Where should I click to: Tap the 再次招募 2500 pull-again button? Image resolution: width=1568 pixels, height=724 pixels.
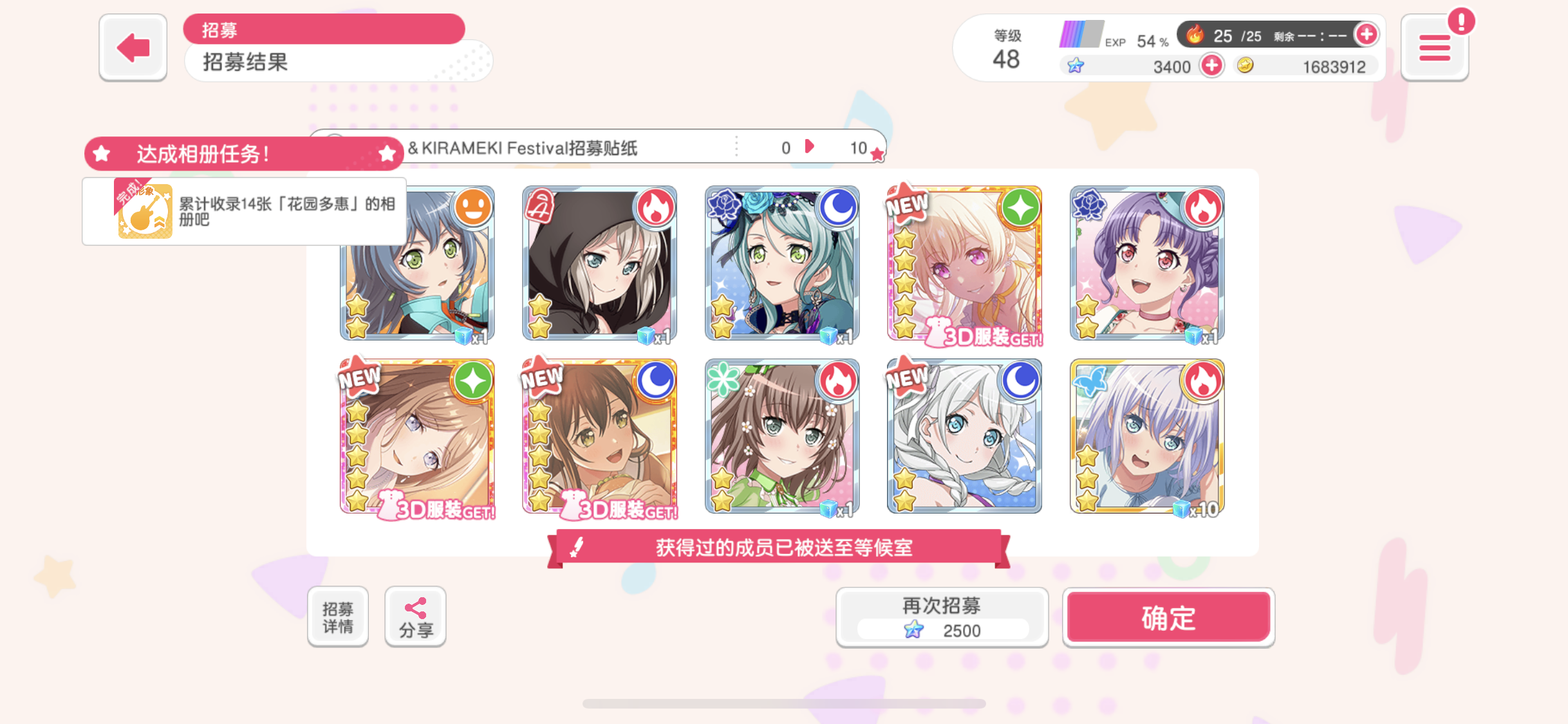click(942, 616)
